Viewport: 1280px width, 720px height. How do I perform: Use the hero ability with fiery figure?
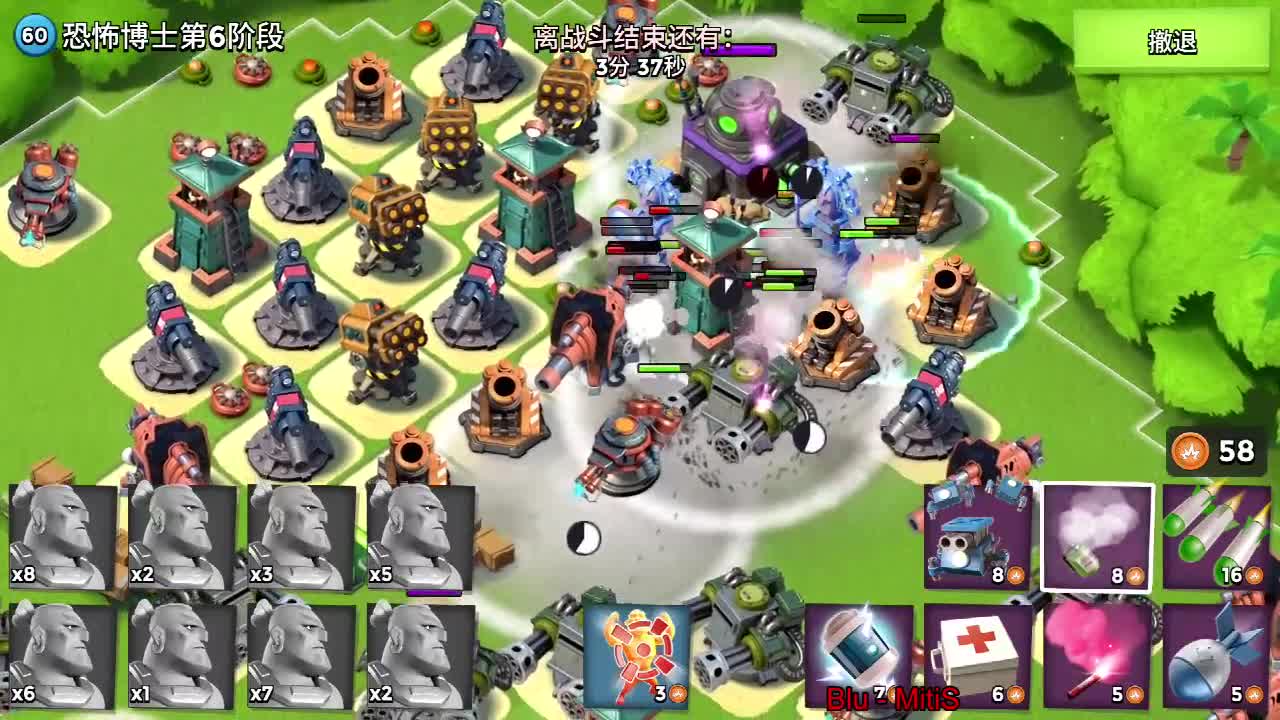[636, 655]
